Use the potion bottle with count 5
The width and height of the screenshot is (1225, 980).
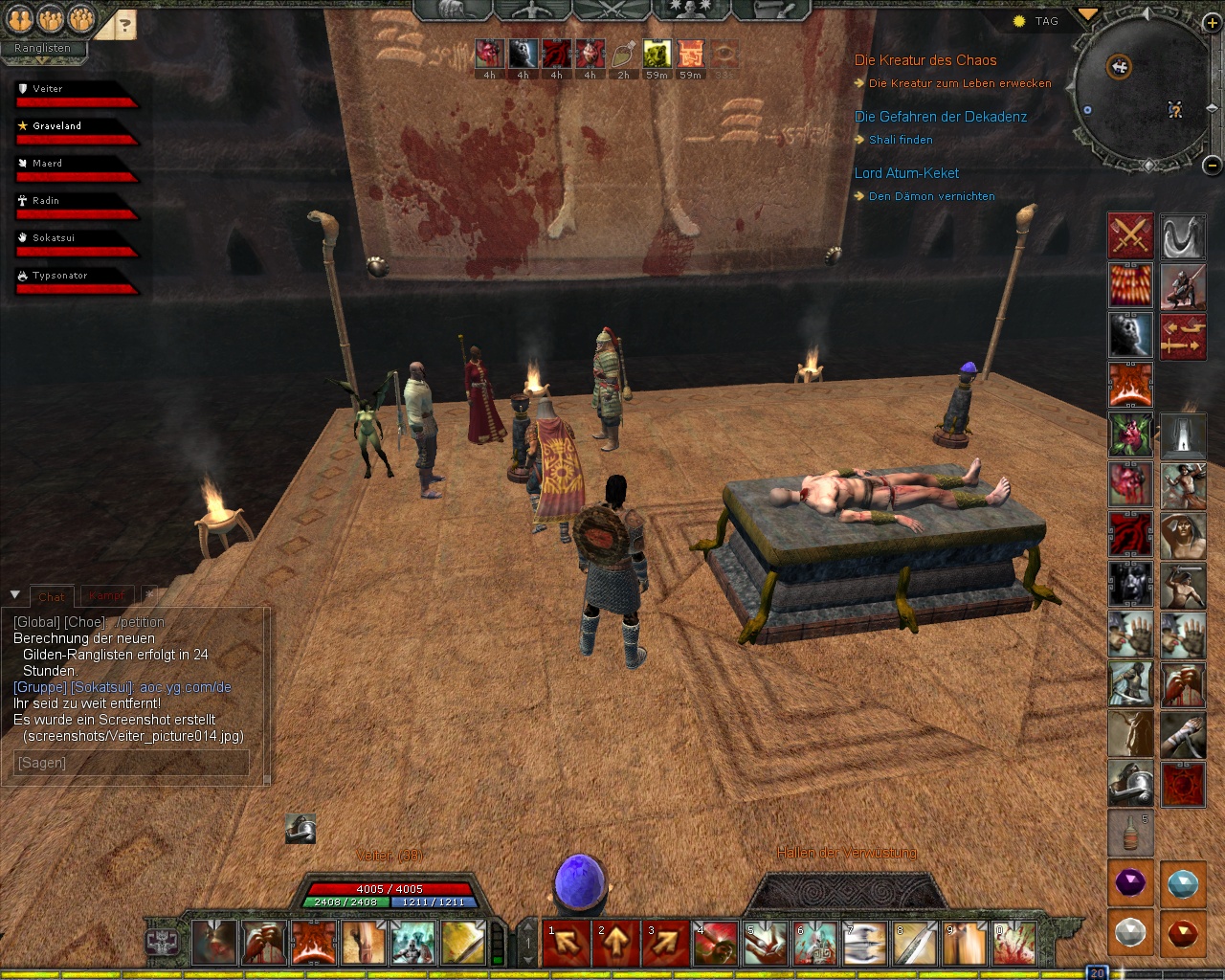pyautogui.click(x=1130, y=833)
